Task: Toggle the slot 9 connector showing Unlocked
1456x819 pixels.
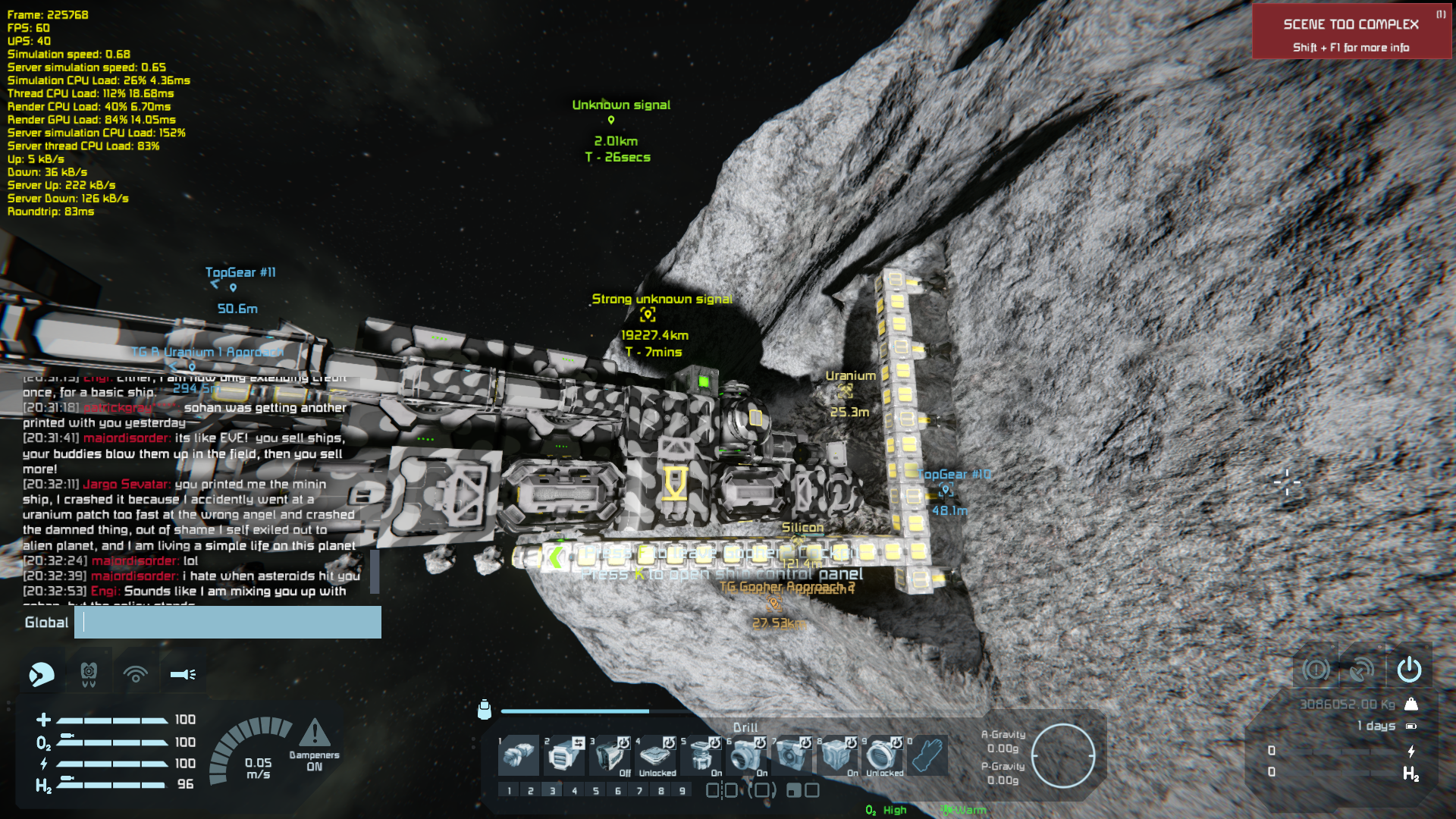Action: [x=883, y=755]
